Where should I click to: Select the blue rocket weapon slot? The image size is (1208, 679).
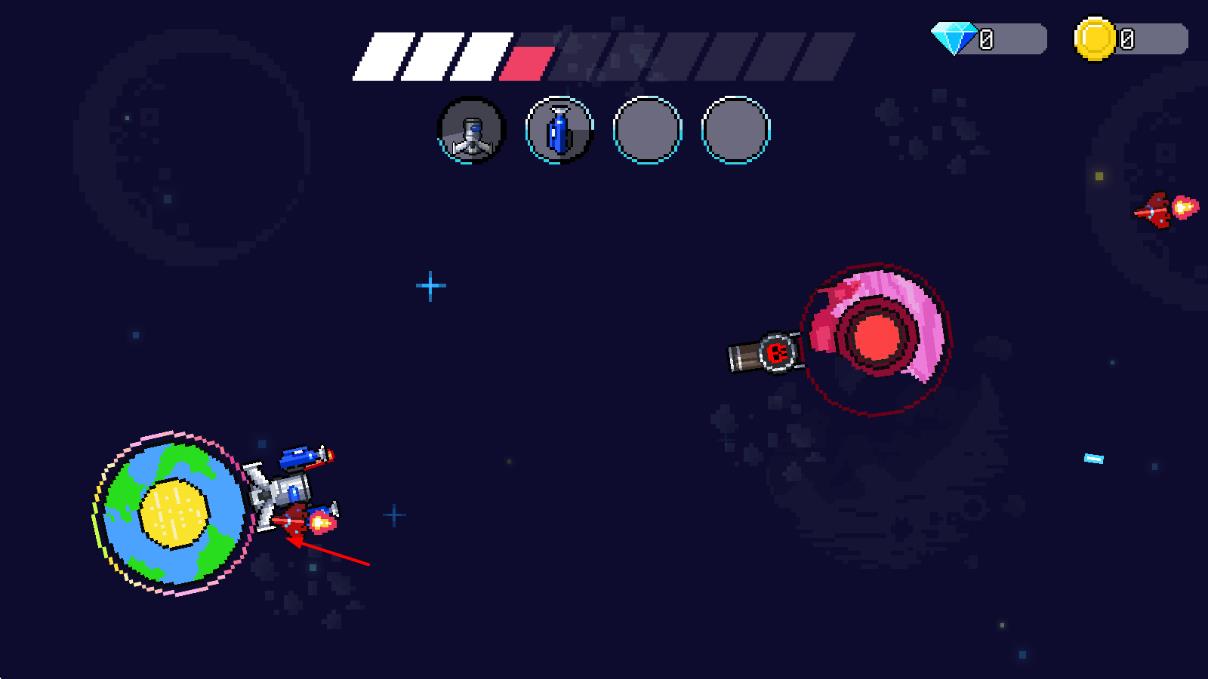point(559,131)
